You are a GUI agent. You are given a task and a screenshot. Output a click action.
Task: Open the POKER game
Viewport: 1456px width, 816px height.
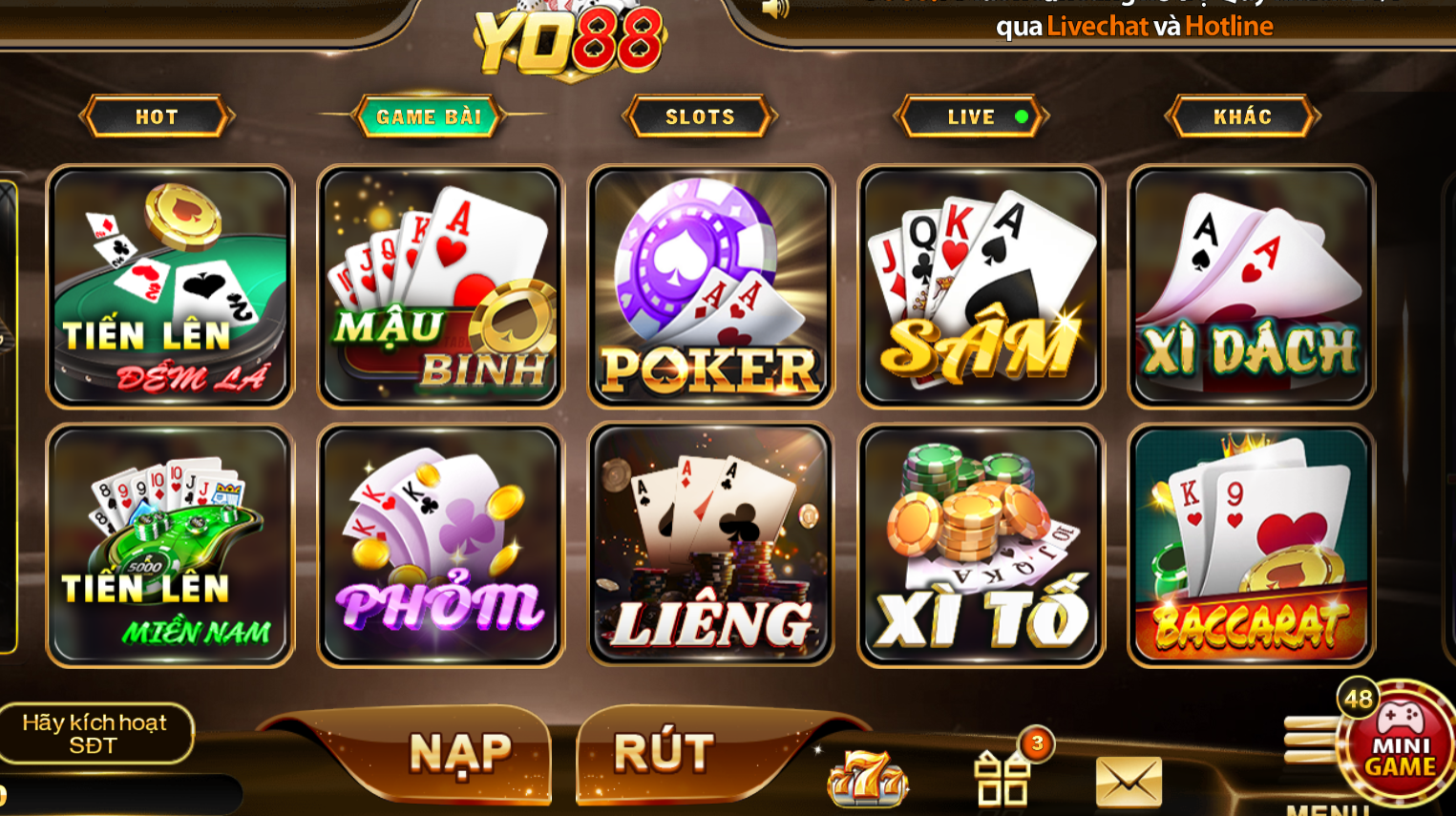(709, 286)
